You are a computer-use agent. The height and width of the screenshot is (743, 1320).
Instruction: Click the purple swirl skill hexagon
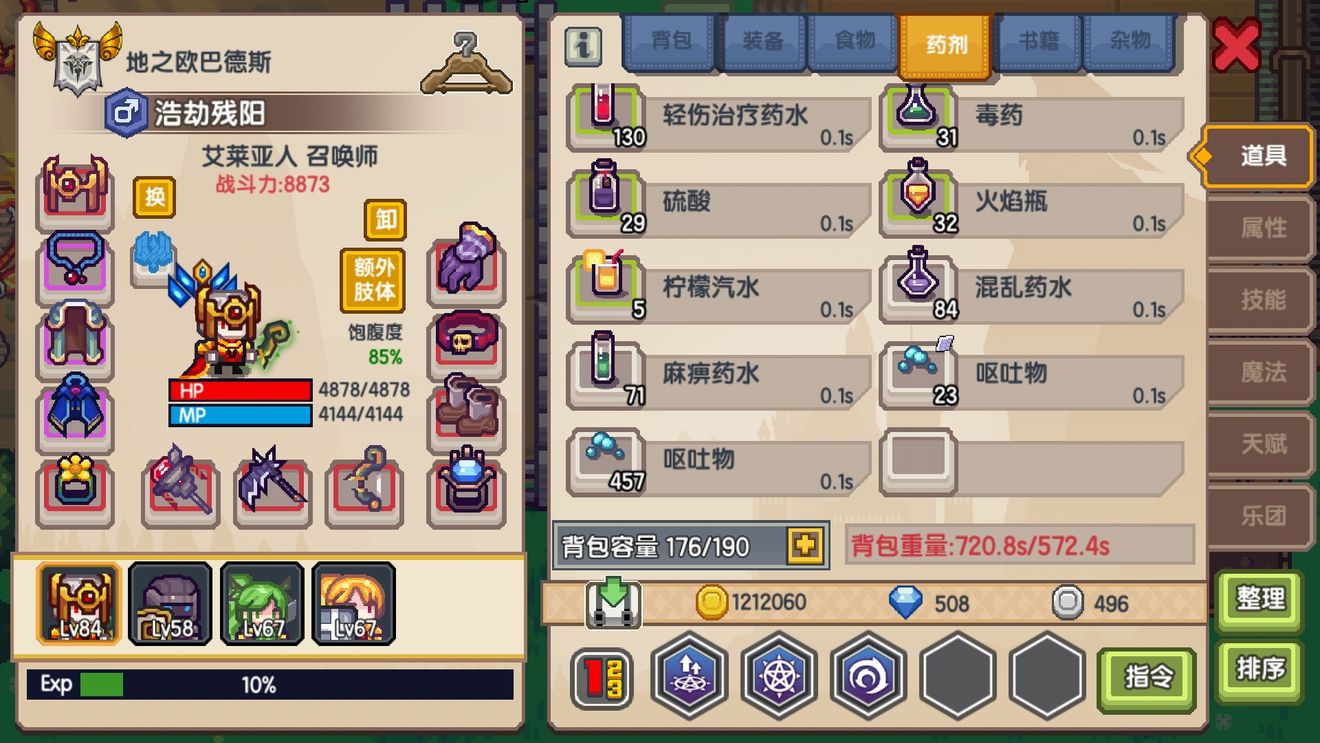pos(868,675)
